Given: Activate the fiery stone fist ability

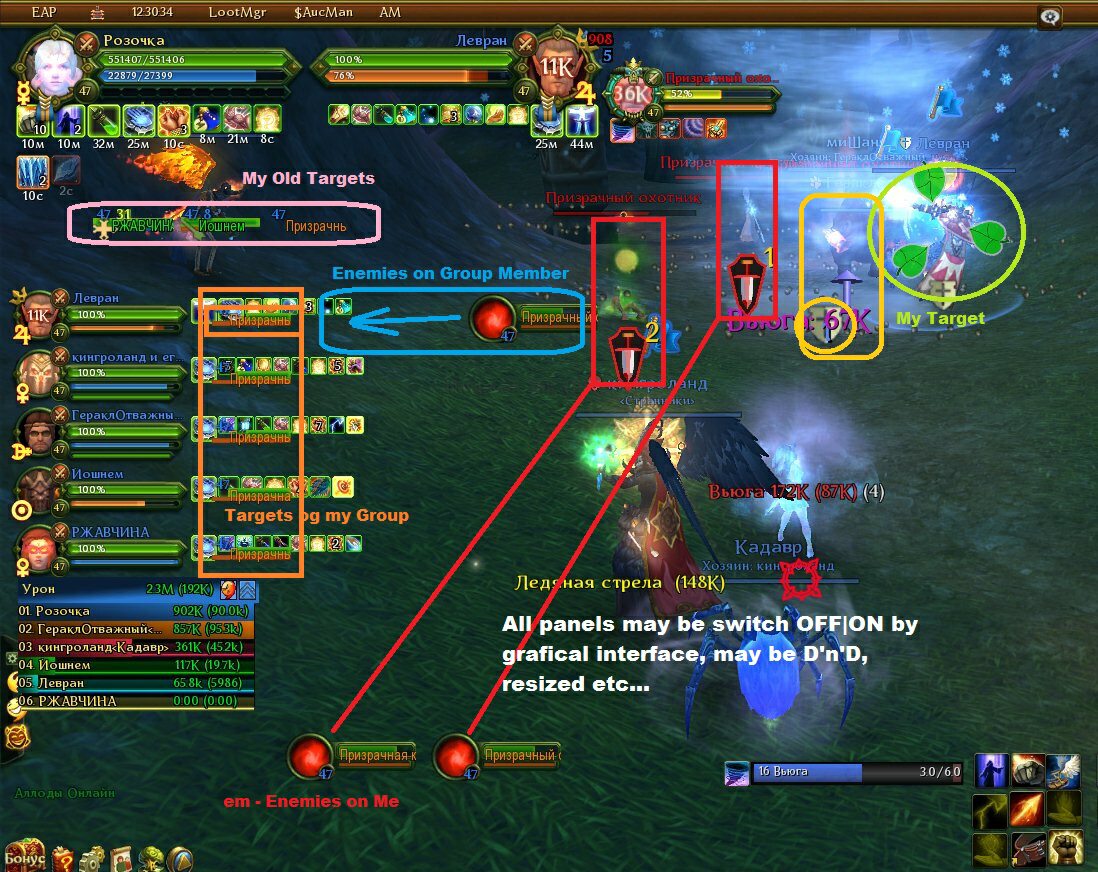Looking at the screenshot, I should 1027,770.
